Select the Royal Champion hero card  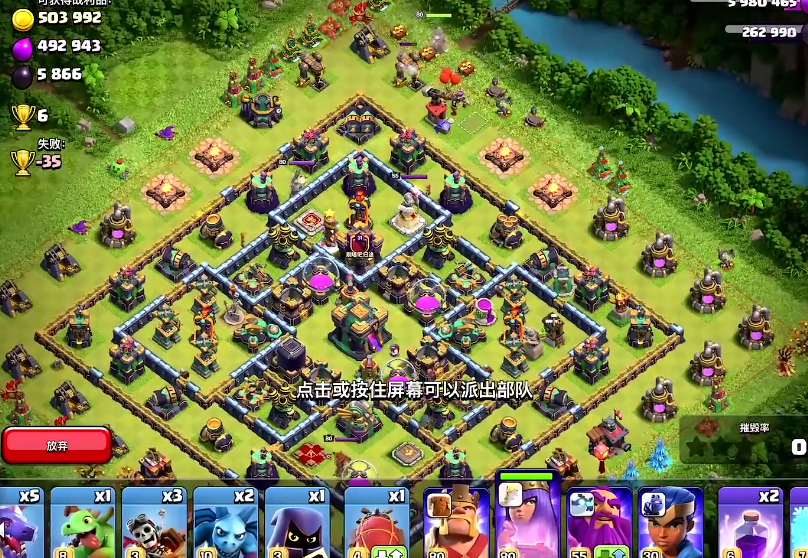point(671,522)
